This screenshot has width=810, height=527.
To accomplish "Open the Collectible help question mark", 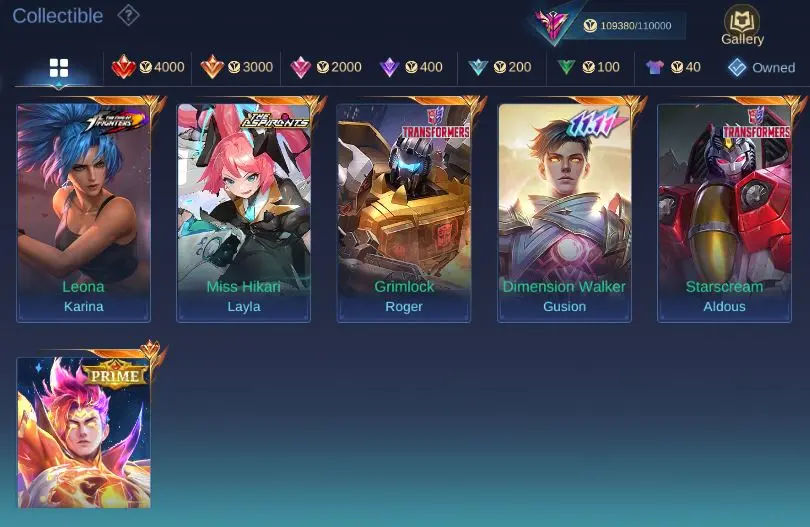I will coord(128,15).
